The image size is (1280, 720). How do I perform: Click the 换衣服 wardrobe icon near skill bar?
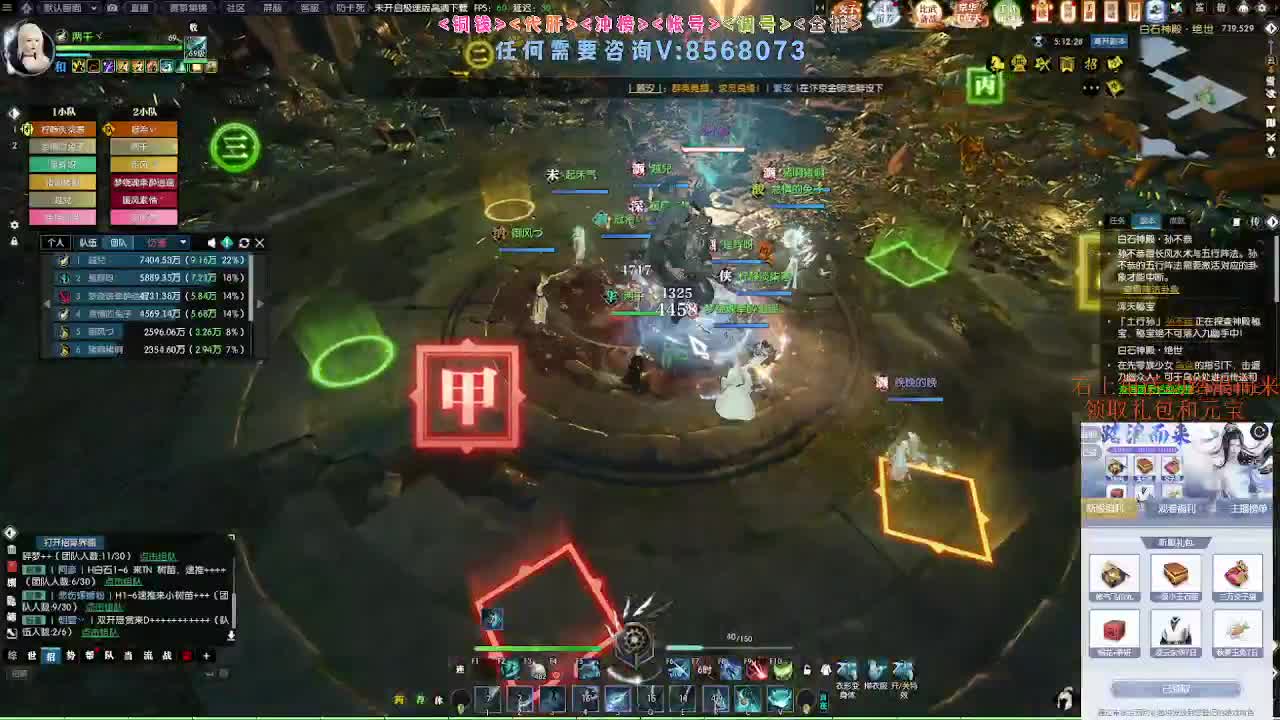874,668
